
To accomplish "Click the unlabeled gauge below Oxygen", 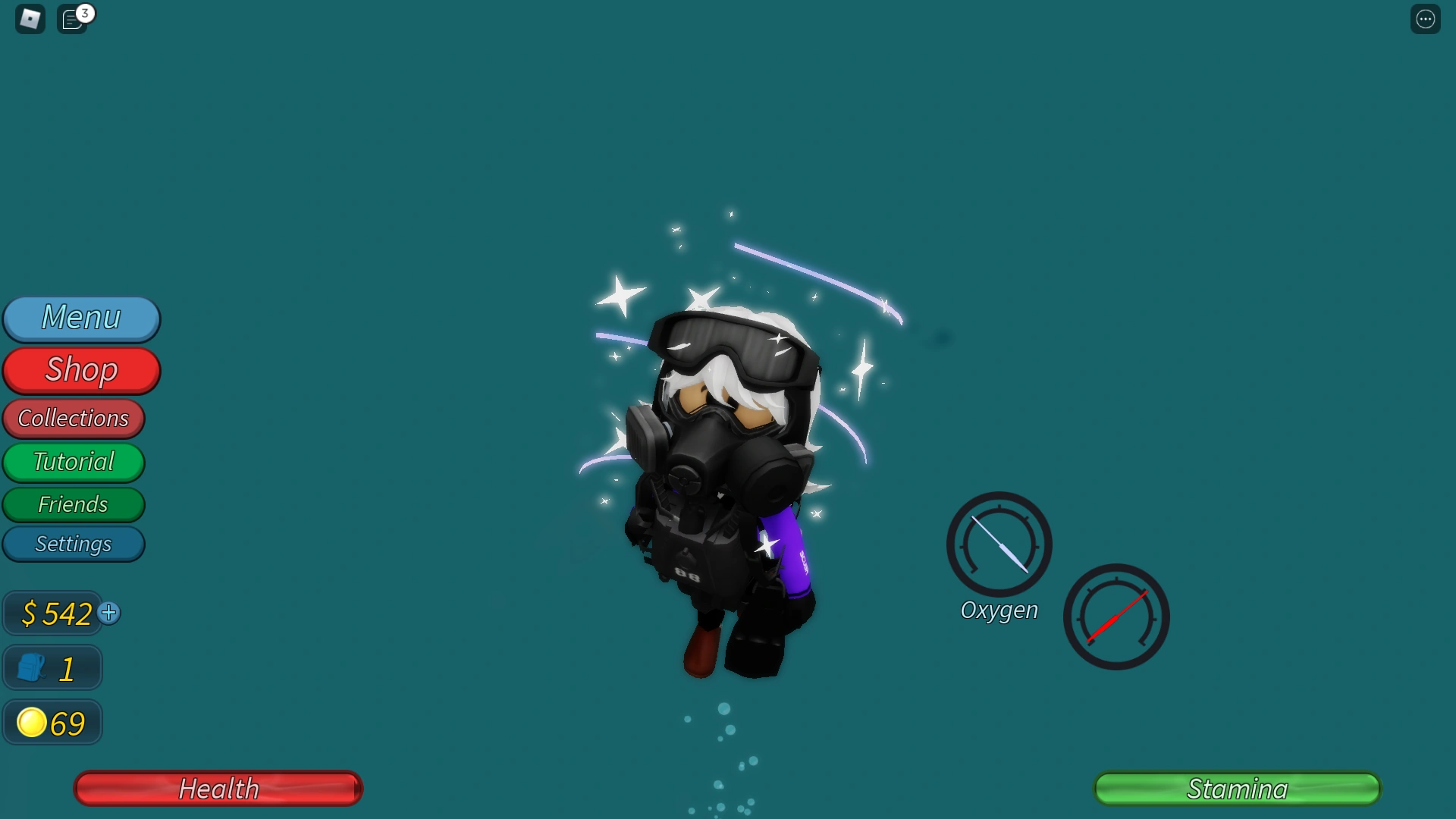I will 1116,618.
